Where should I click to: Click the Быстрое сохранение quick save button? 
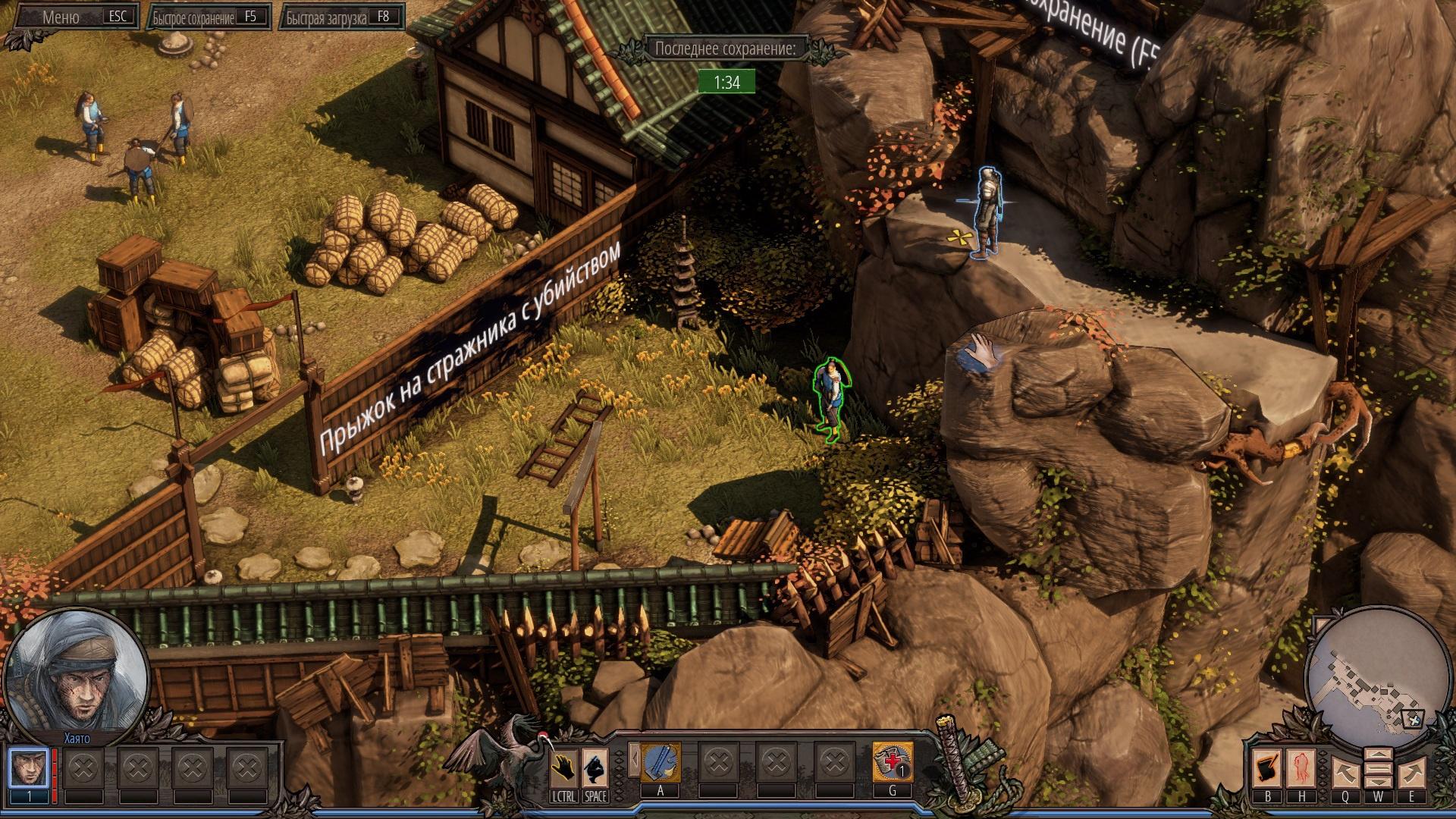pos(210,17)
